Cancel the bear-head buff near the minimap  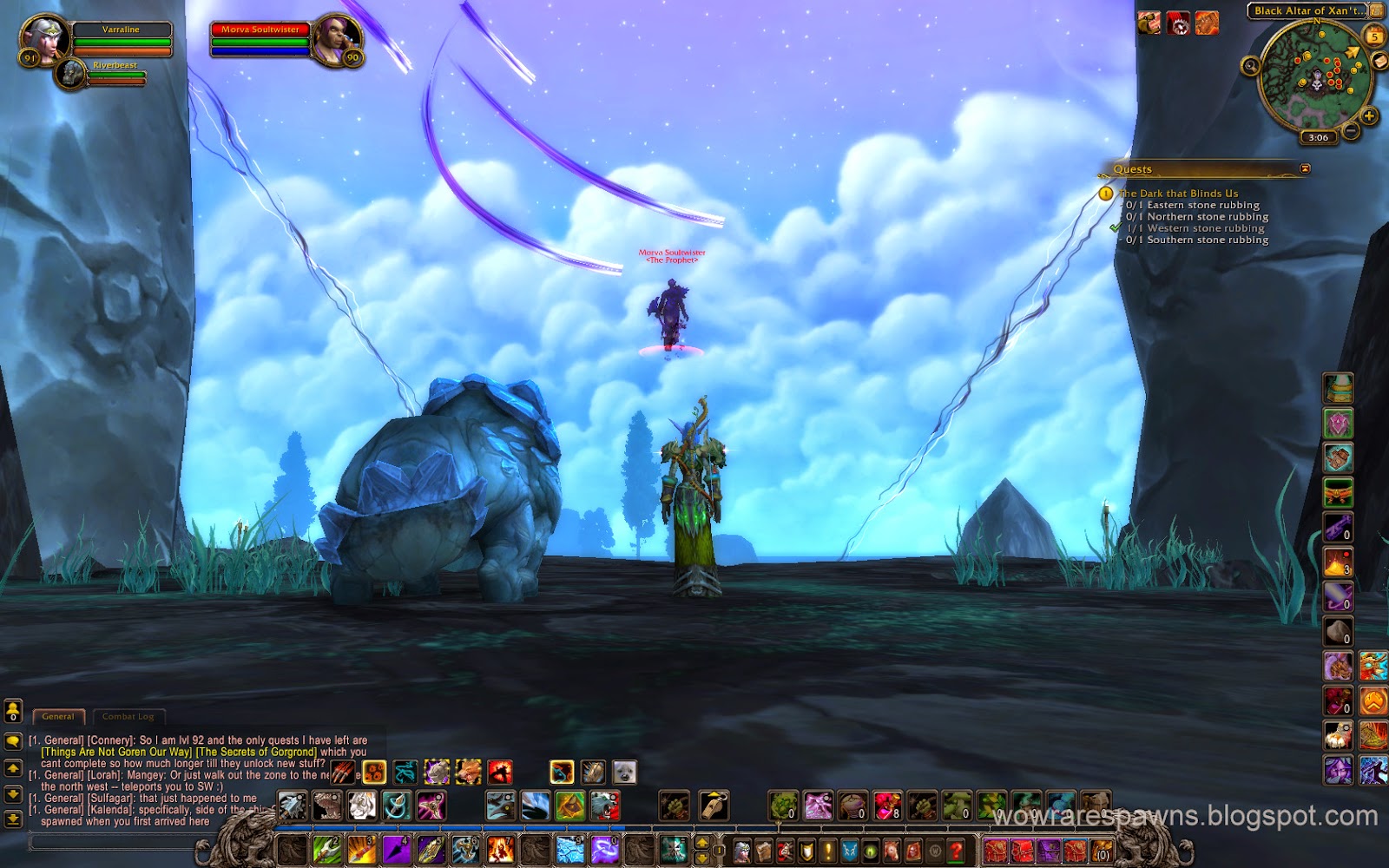1150,23
